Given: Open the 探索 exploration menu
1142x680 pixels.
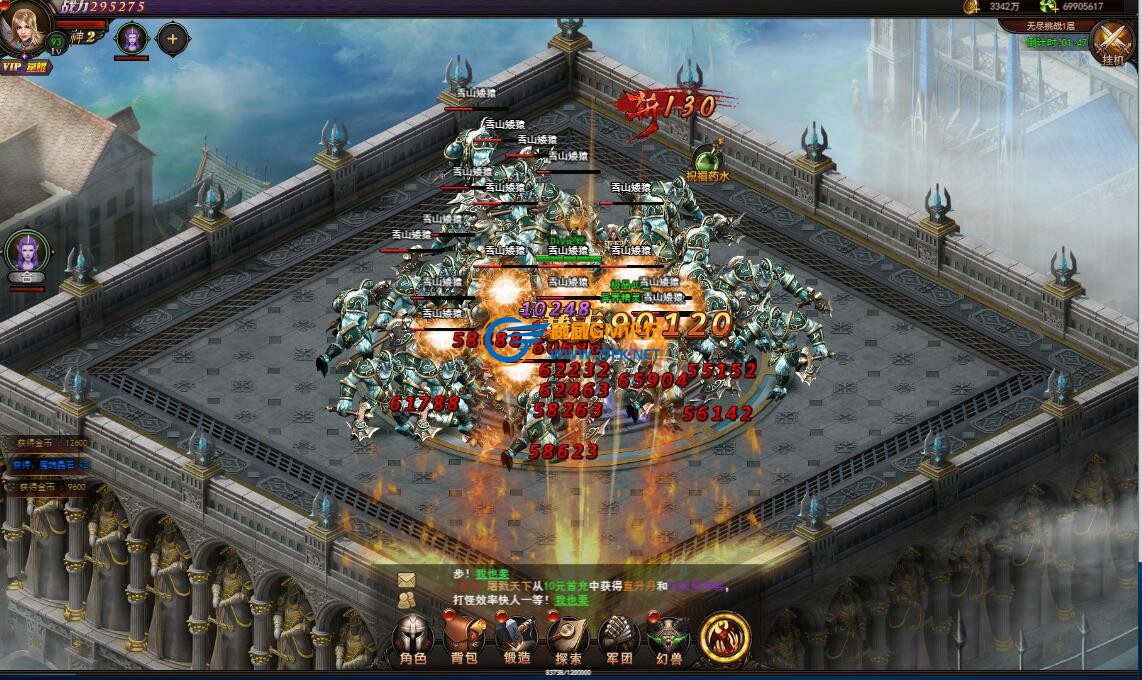Looking at the screenshot, I should click(568, 640).
